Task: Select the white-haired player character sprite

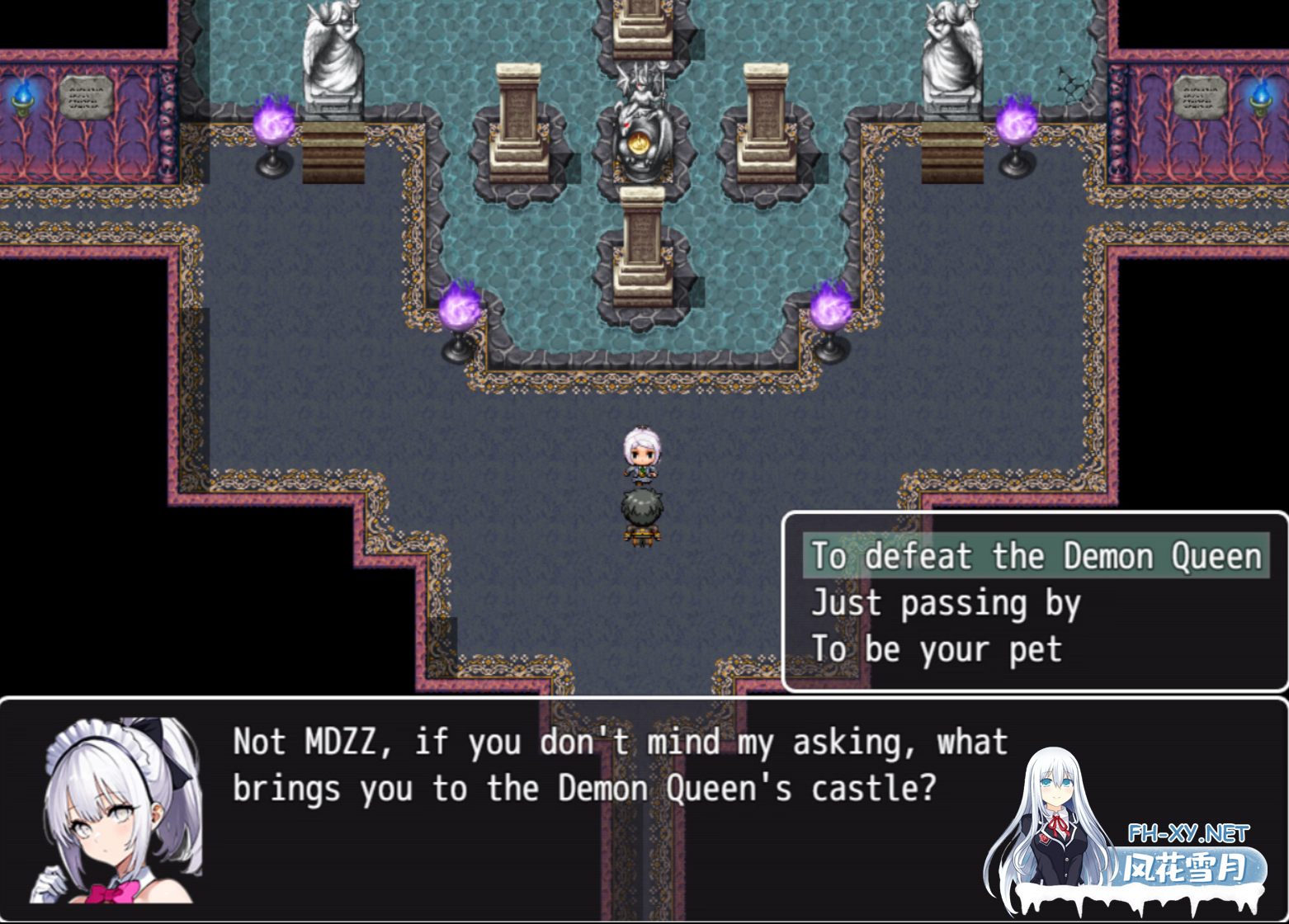Action: point(644,454)
